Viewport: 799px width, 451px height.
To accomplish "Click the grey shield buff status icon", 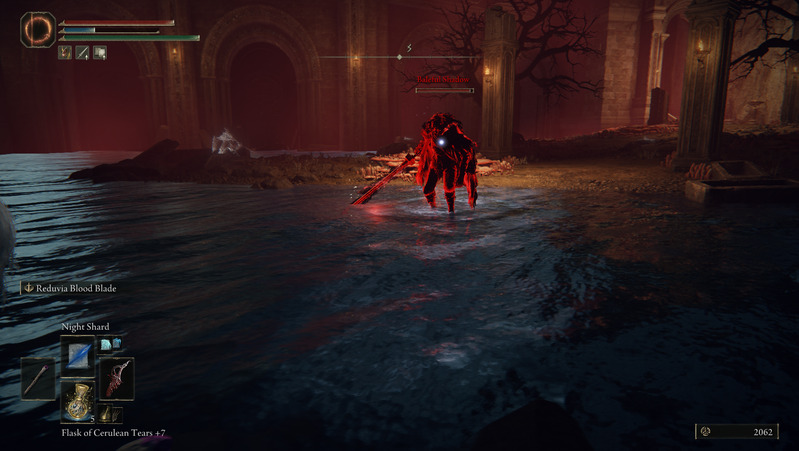I will point(99,52).
